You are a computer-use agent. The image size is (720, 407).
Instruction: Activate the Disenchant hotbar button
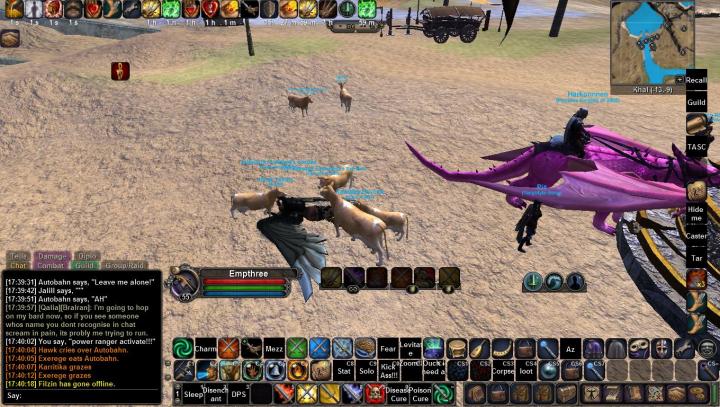point(215,394)
